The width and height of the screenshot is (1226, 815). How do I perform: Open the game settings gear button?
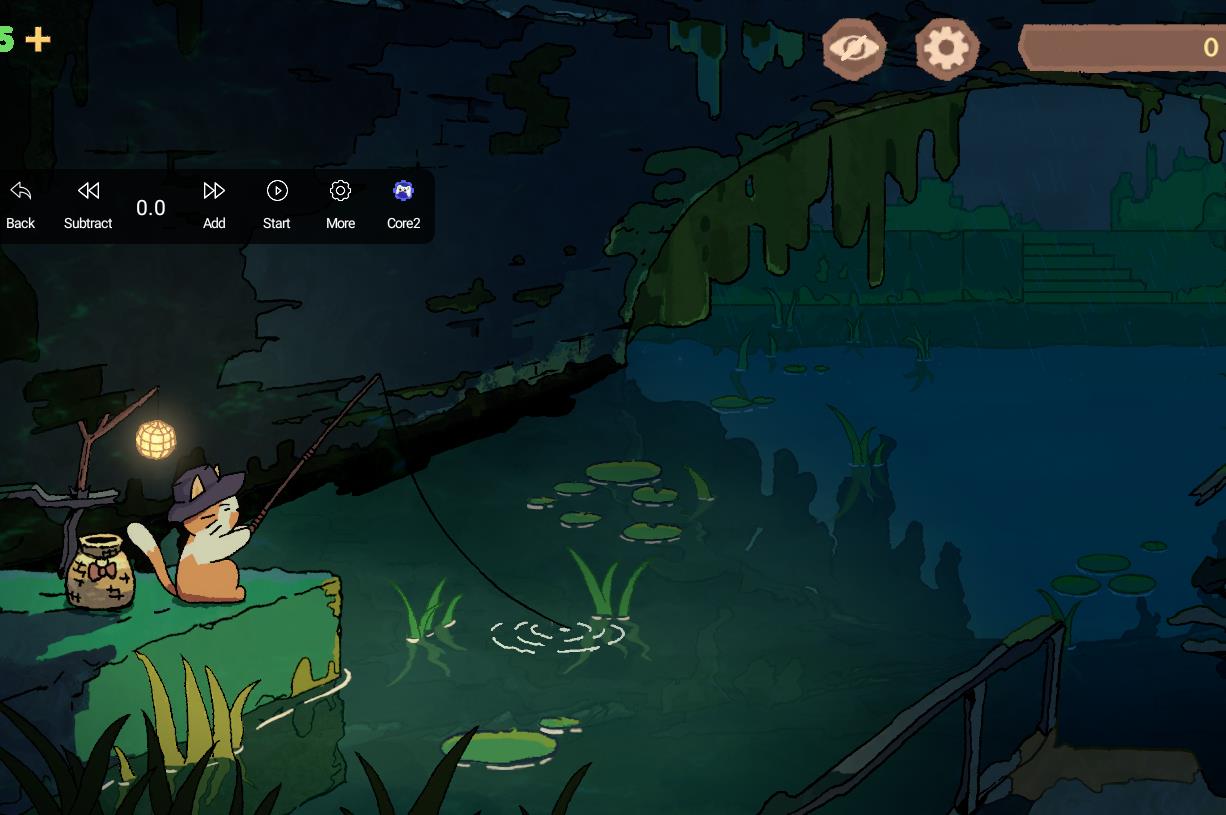click(946, 48)
